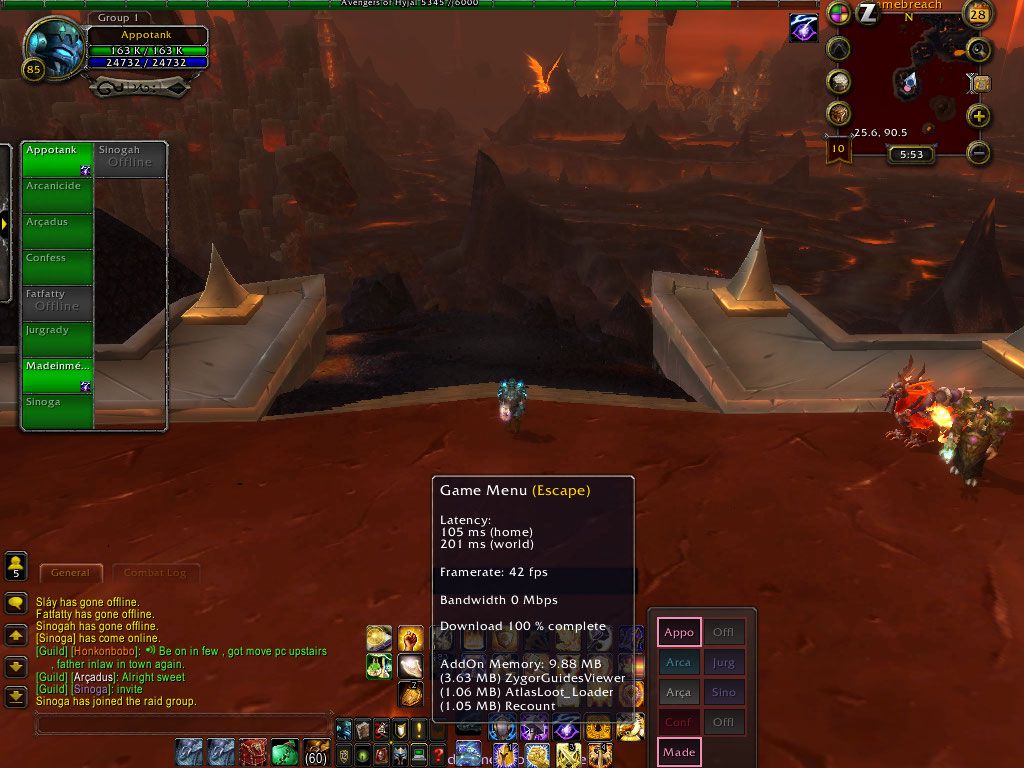The height and width of the screenshot is (768, 1024).
Task: Select the Made grid button
Action: coord(679,752)
